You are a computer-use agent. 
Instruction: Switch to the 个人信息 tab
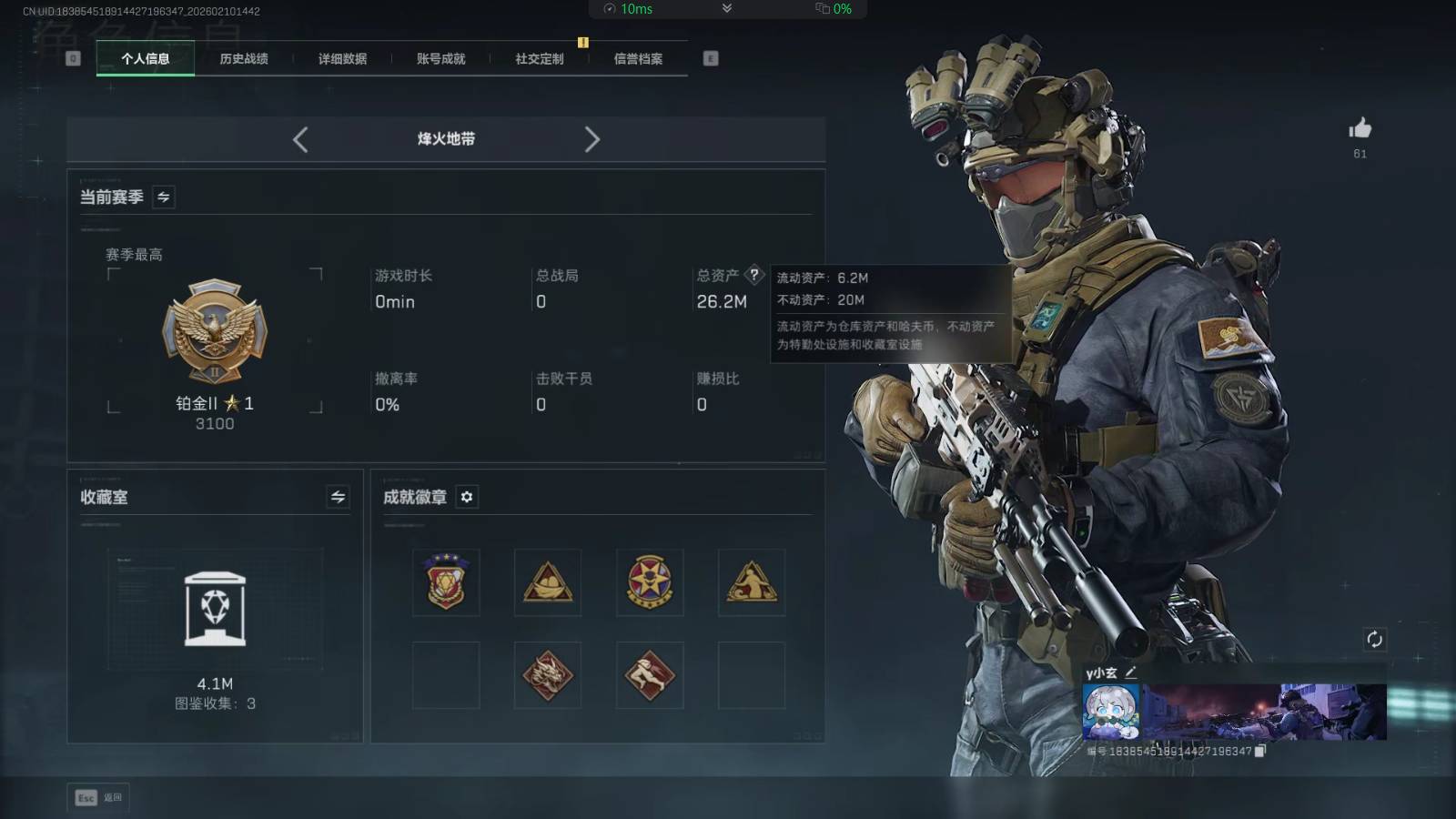(x=146, y=58)
